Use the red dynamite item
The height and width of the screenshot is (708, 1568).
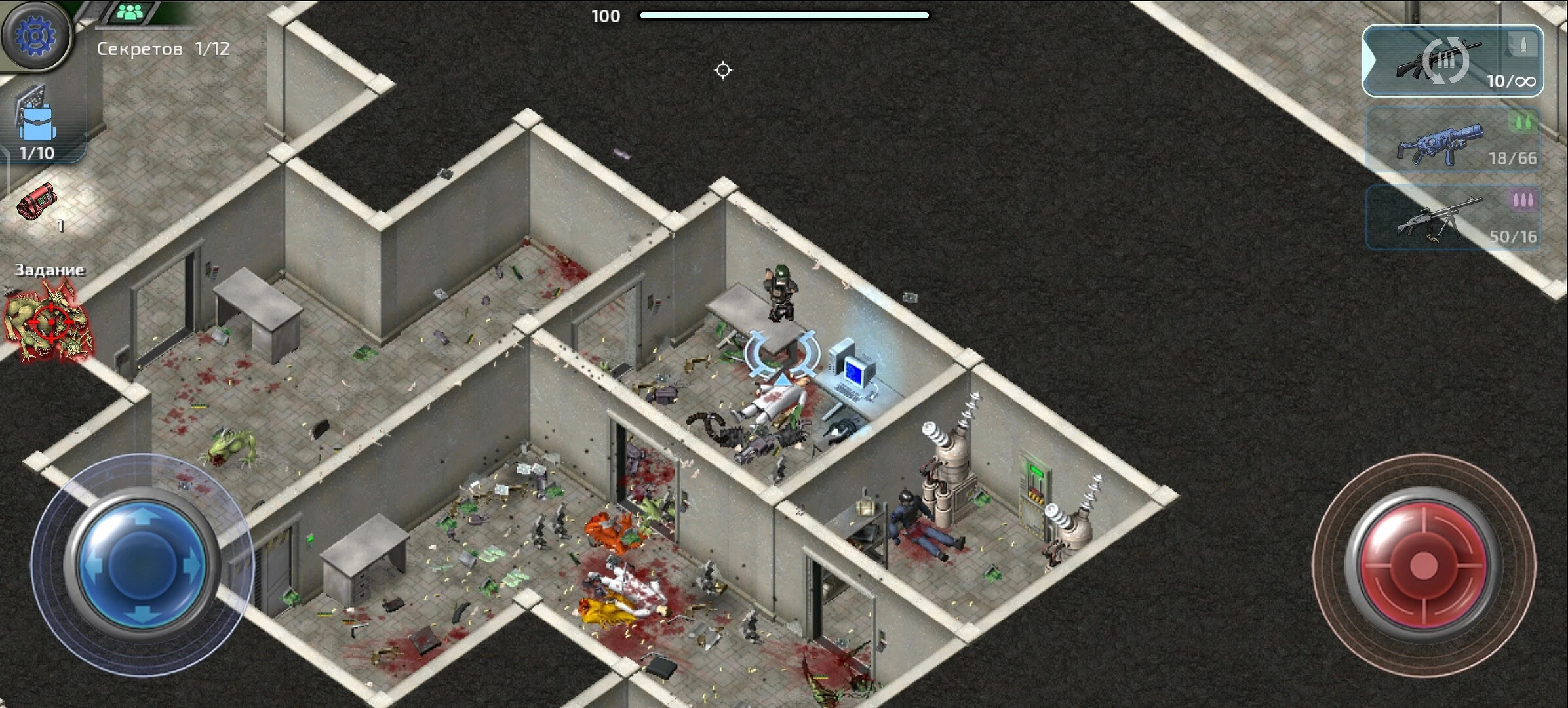[38, 203]
